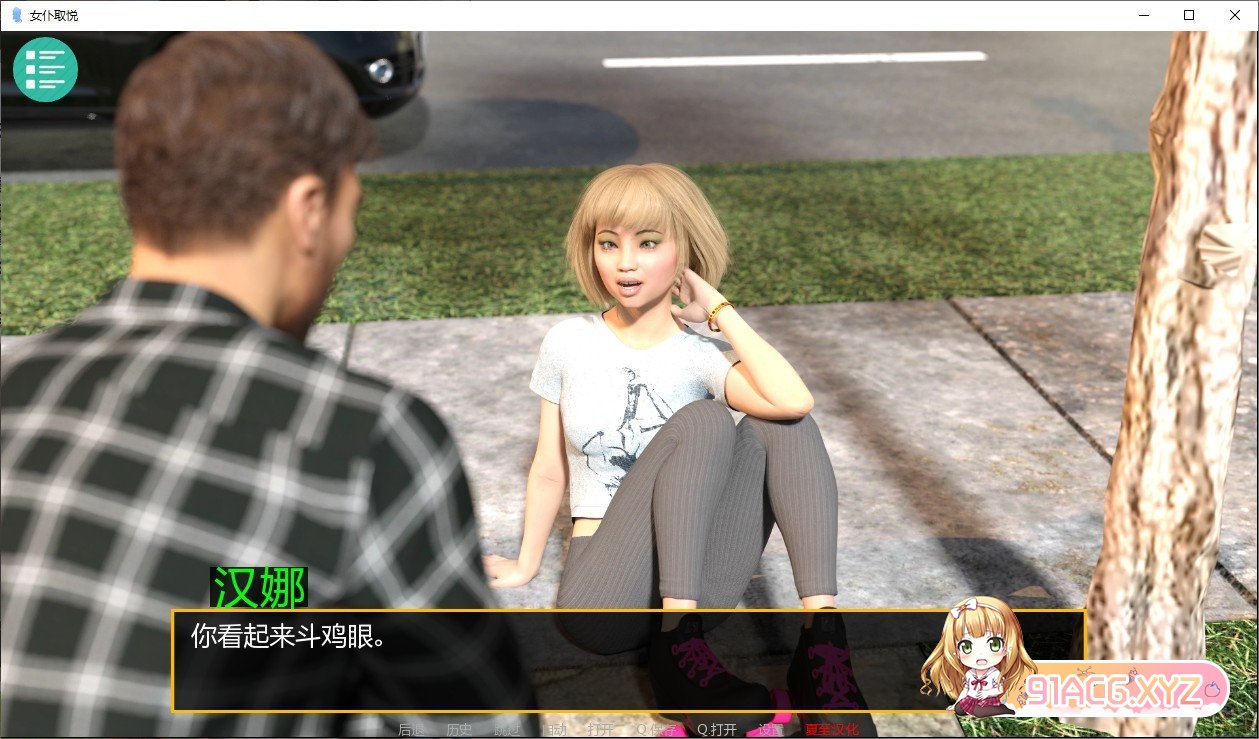Quick load with the Q.打开 button
This screenshot has height=739, width=1259.
pos(717,730)
